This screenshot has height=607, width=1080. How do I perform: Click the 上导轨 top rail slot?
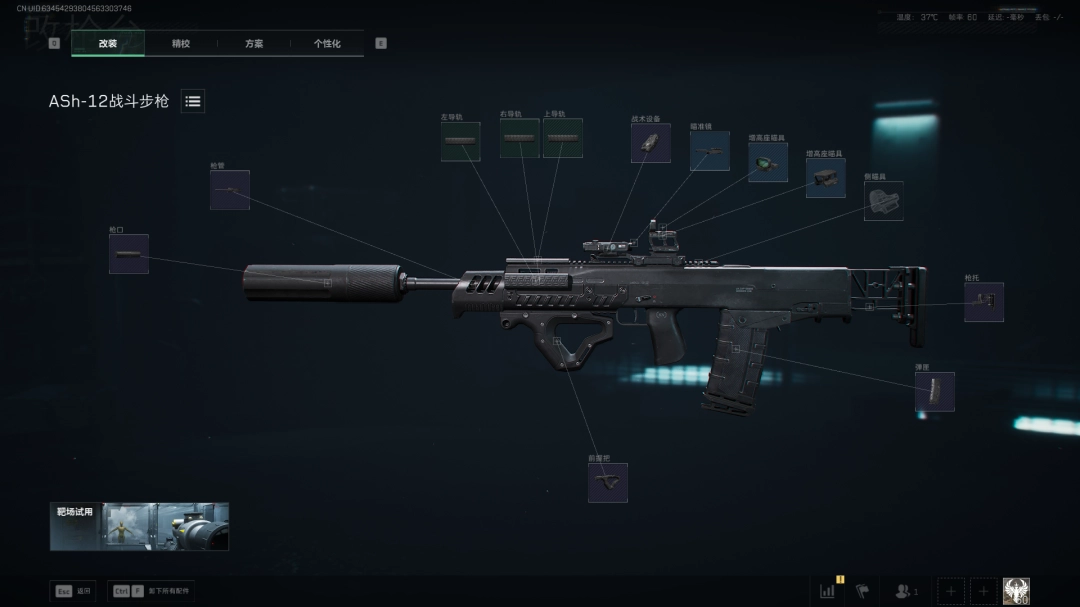tap(562, 139)
